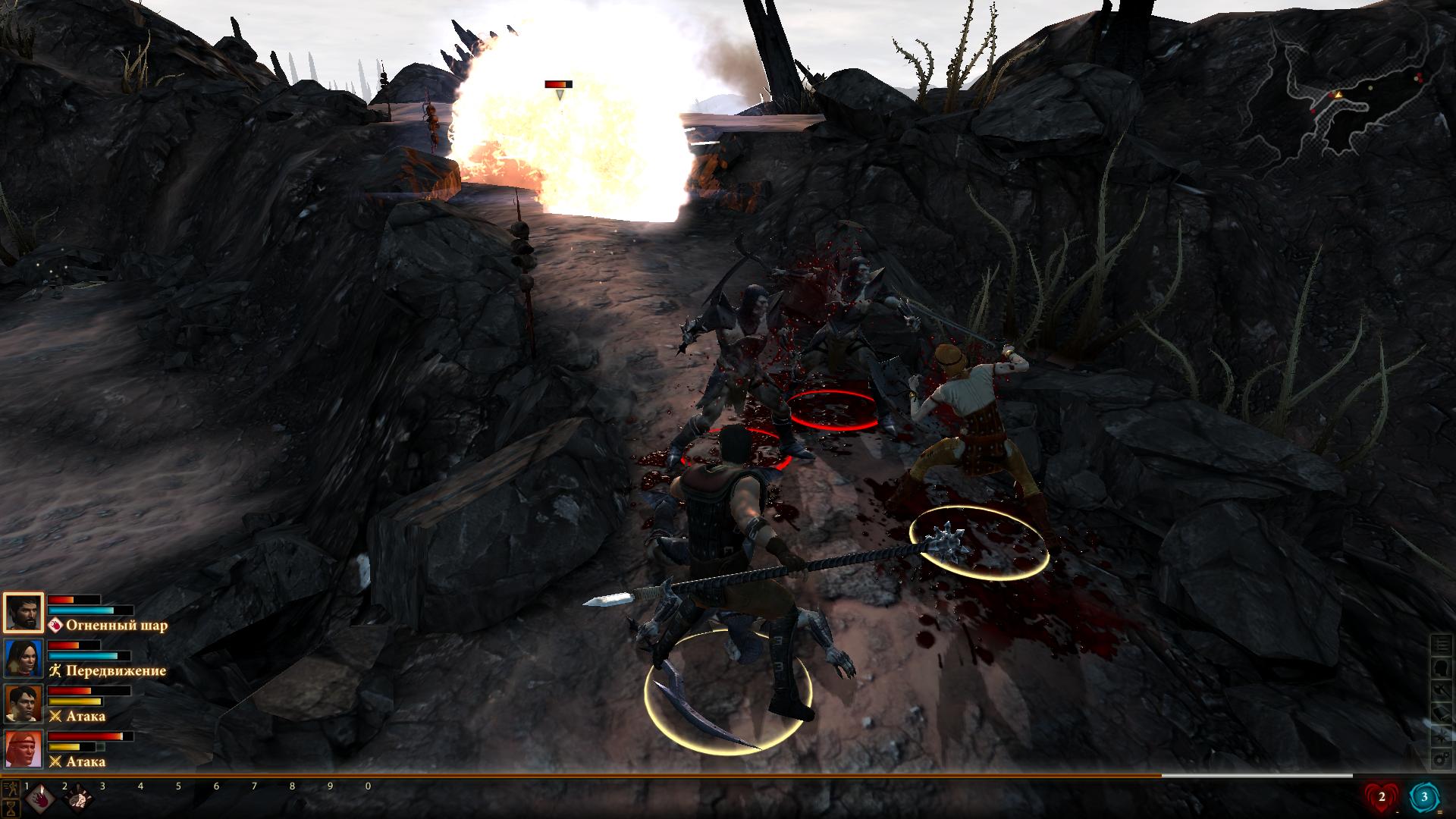
Task: Open the character head silhouette menu
Action: [x=1441, y=668]
